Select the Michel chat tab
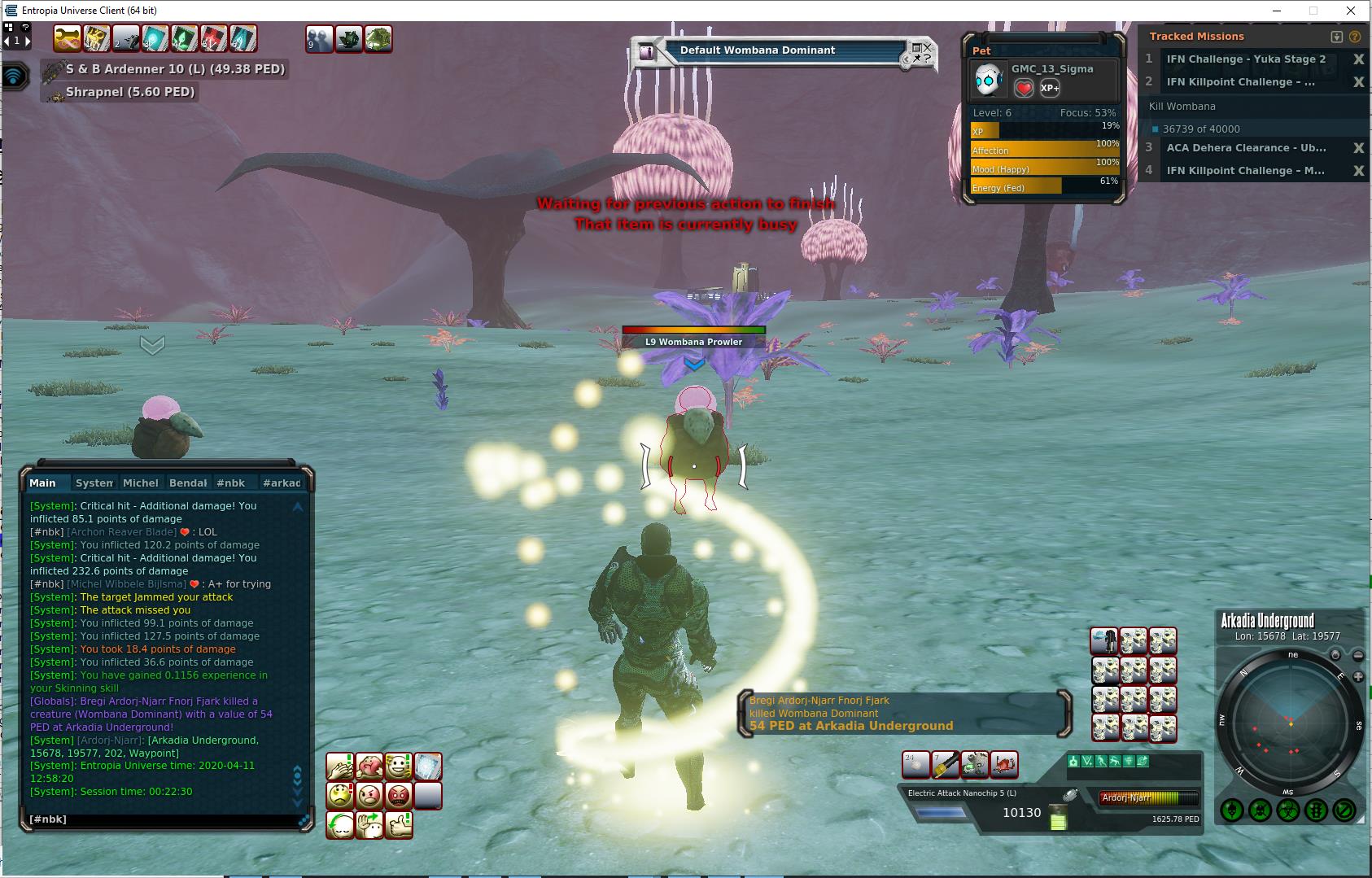This screenshot has width=1372, height=878. pyautogui.click(x=140, y=483)
